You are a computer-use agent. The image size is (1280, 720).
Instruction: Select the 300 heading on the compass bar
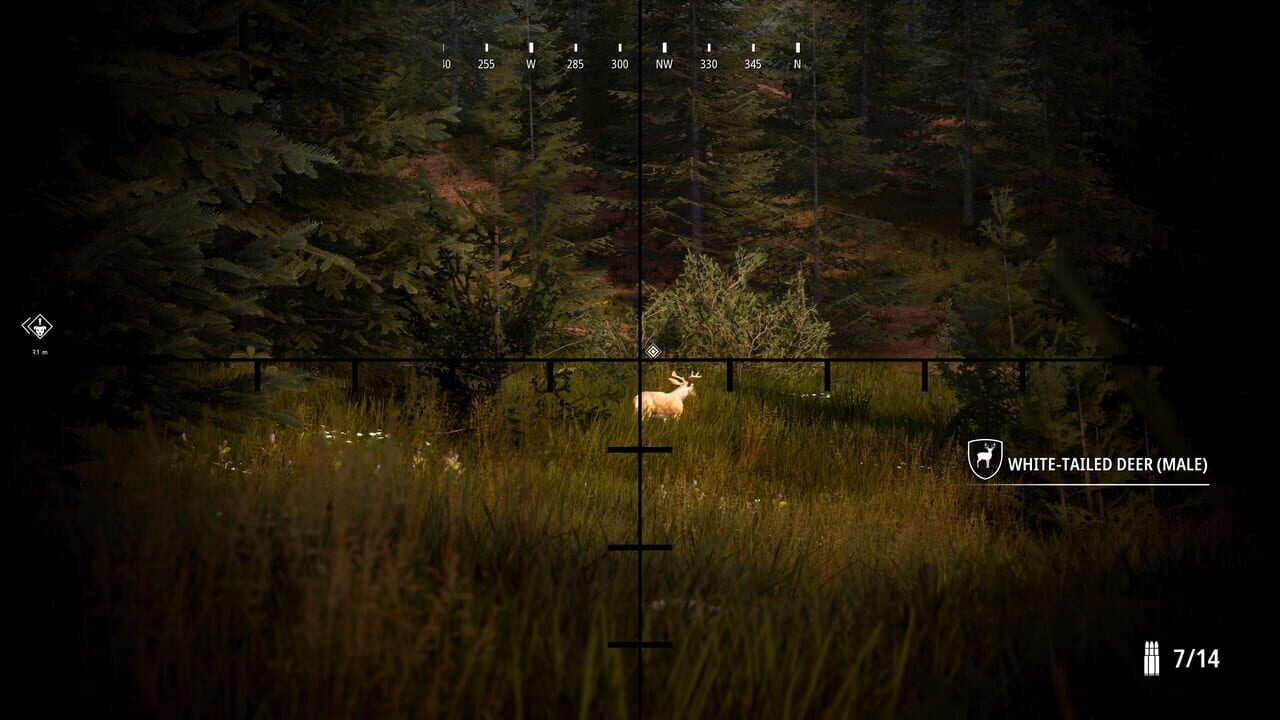click(x=620, y=63)
